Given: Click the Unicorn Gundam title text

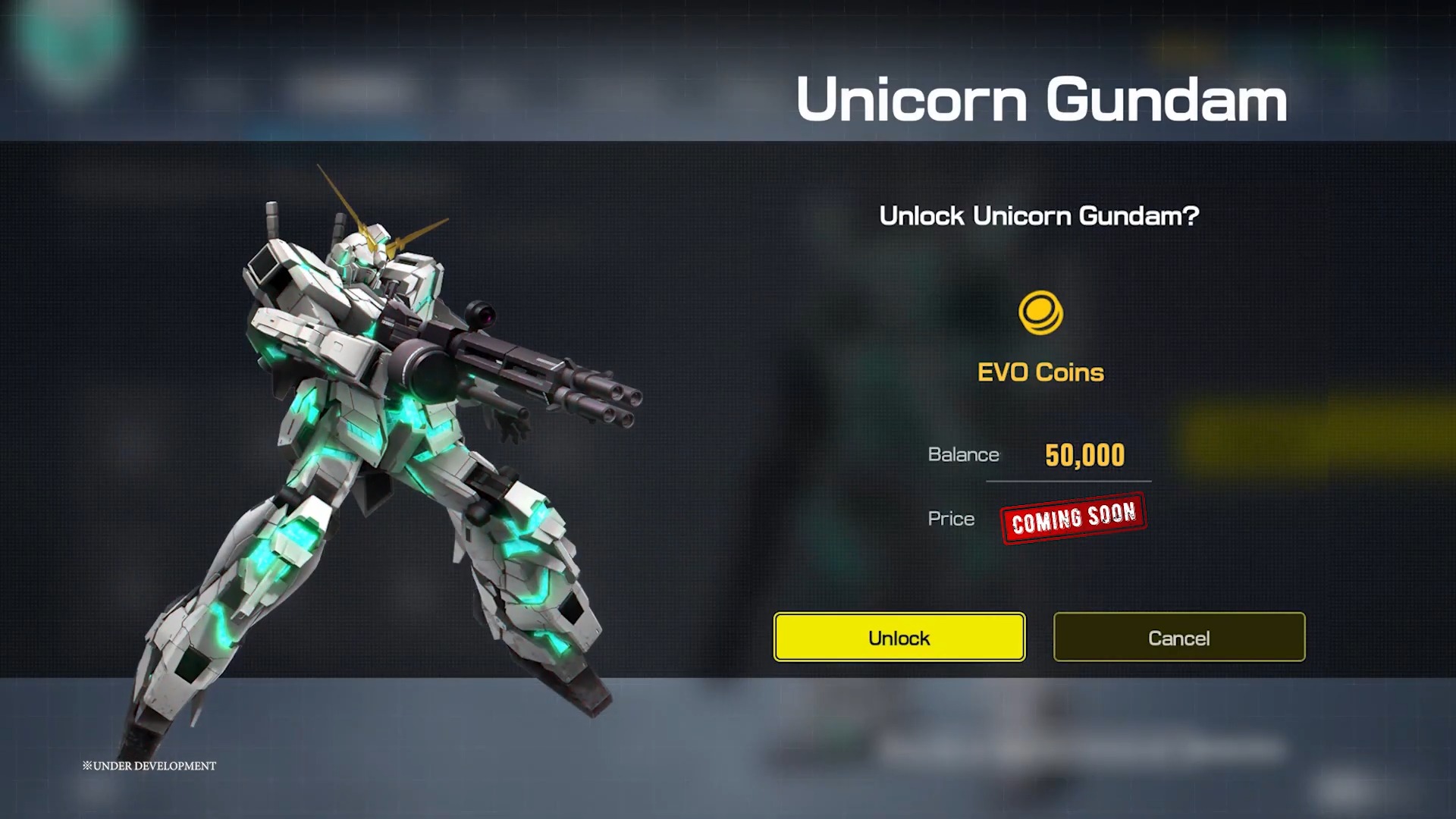Looking at the screenshot, I should [1040, 99].
